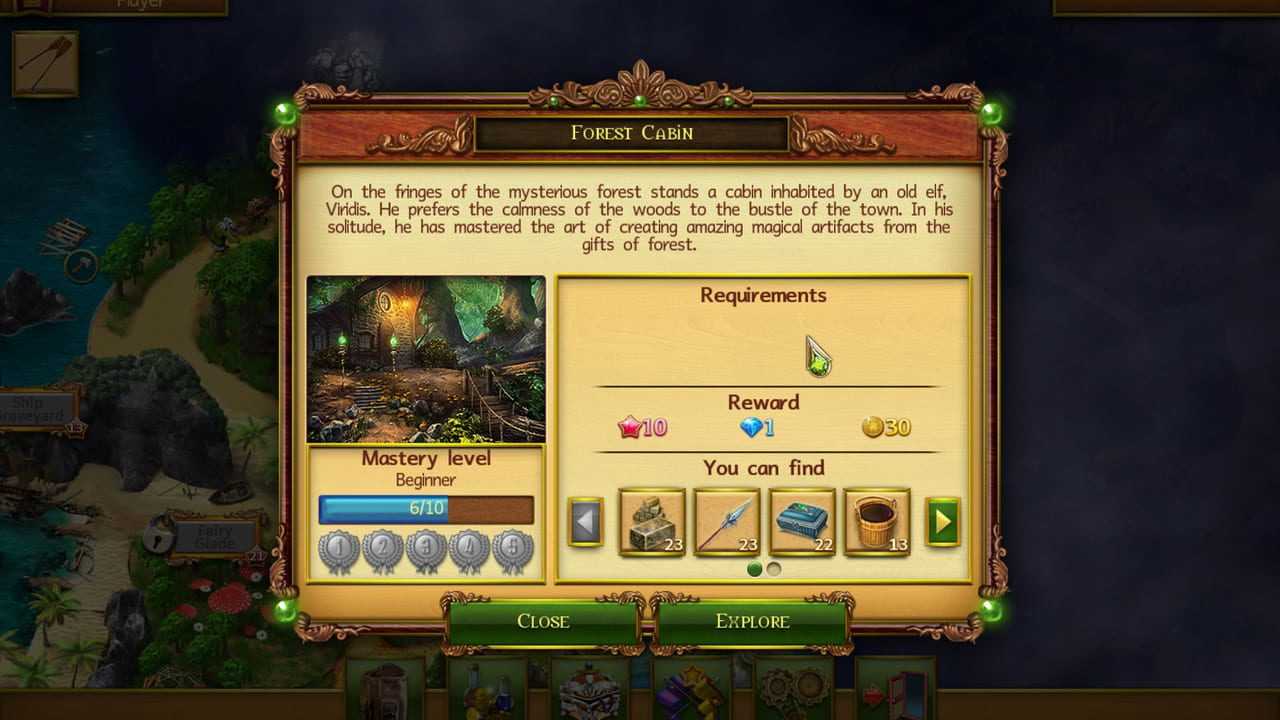Choose the blue casket item slot

[802, 521]
